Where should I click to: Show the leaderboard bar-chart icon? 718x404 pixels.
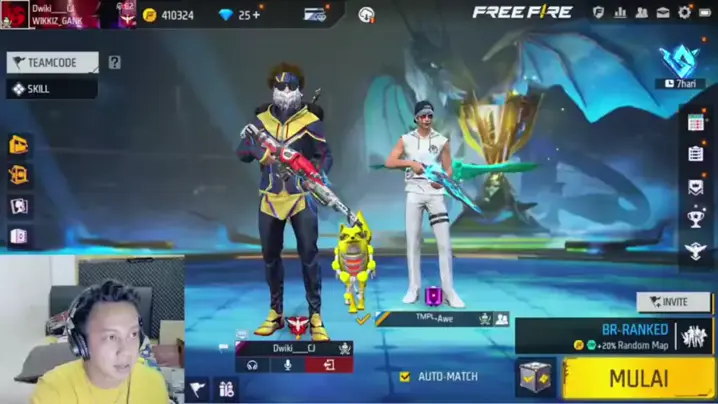[620, 12]
